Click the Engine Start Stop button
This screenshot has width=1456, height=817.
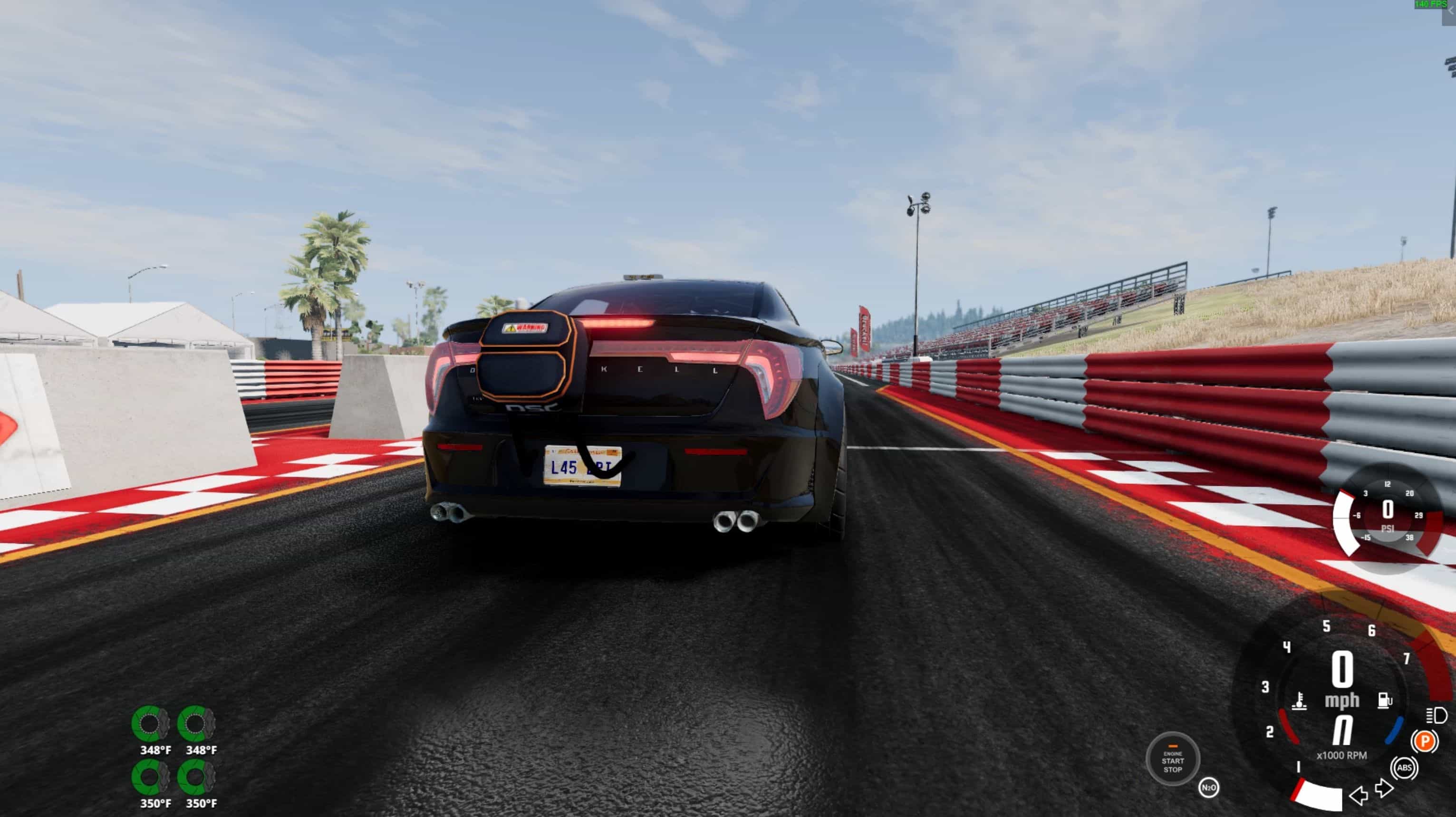coord(1172,760)
